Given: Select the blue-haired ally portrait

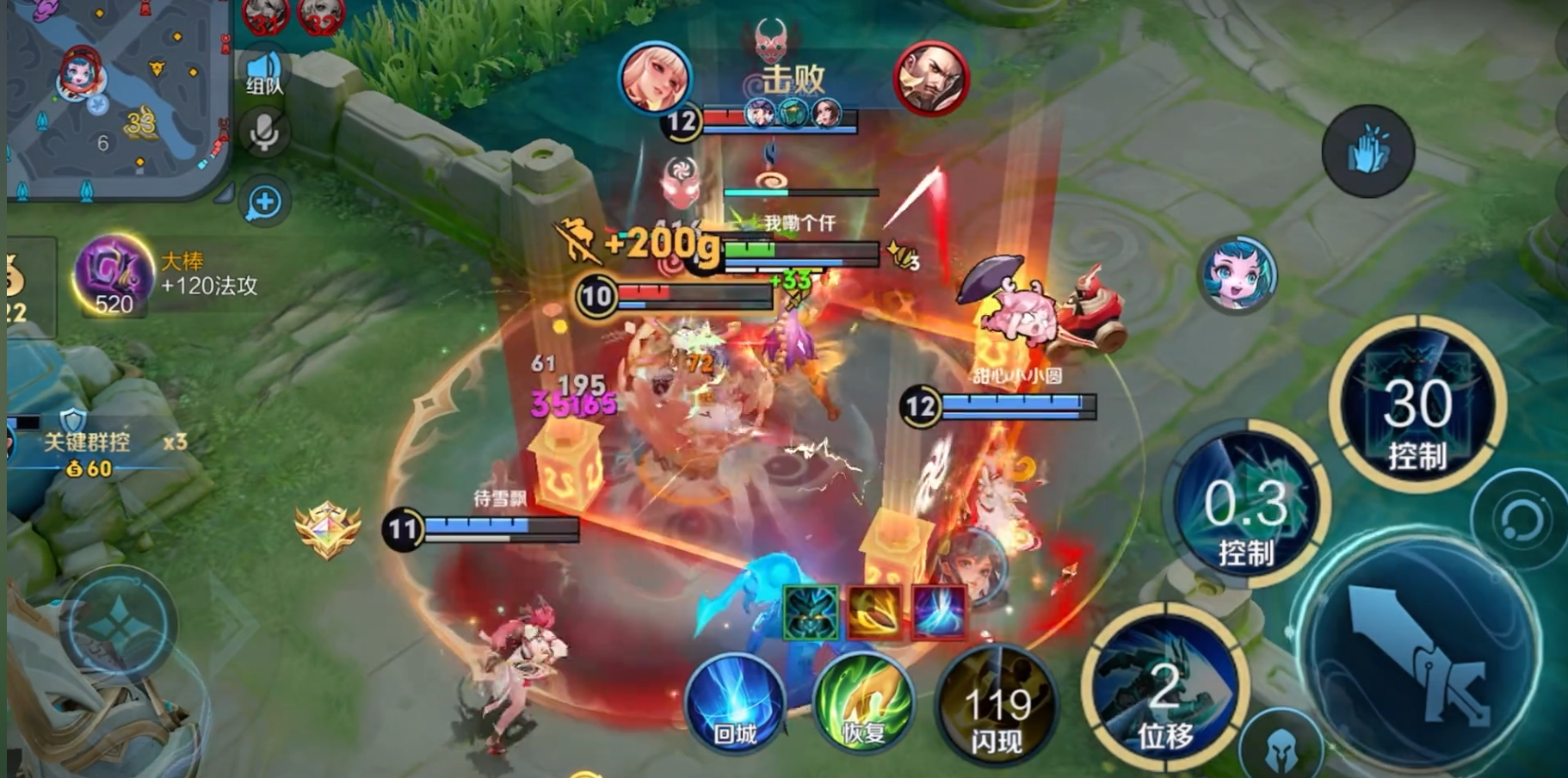Looking at the screenshot, I should [x=1238, y=275].
